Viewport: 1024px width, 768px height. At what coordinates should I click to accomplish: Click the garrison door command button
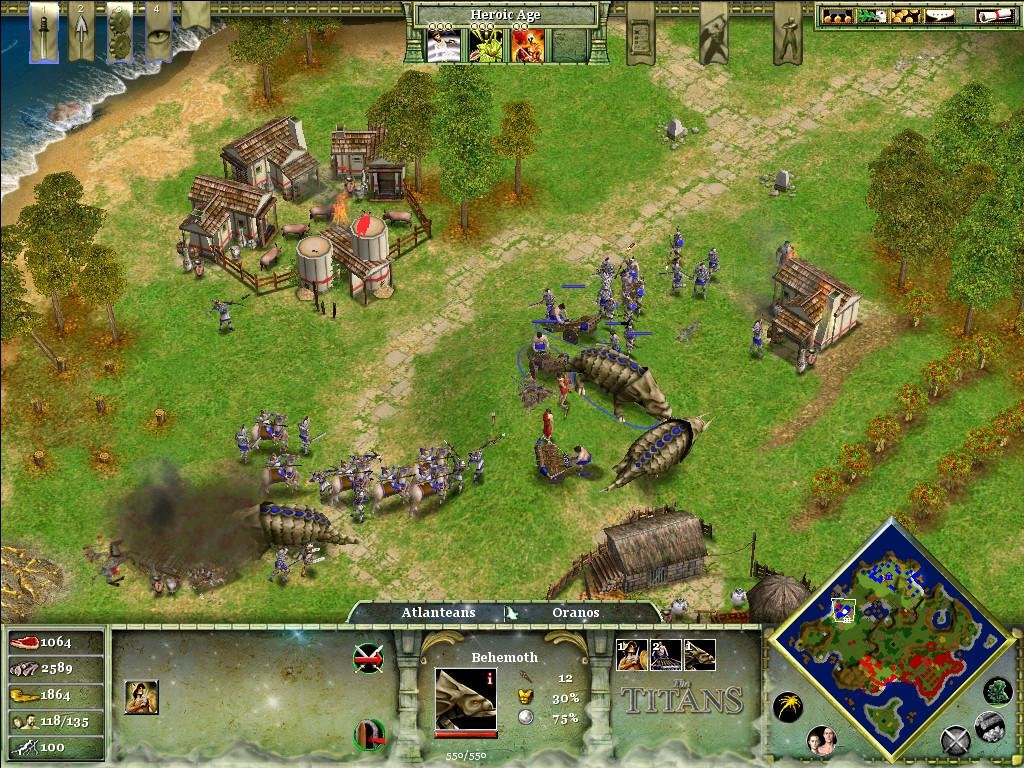coord(368,735)
